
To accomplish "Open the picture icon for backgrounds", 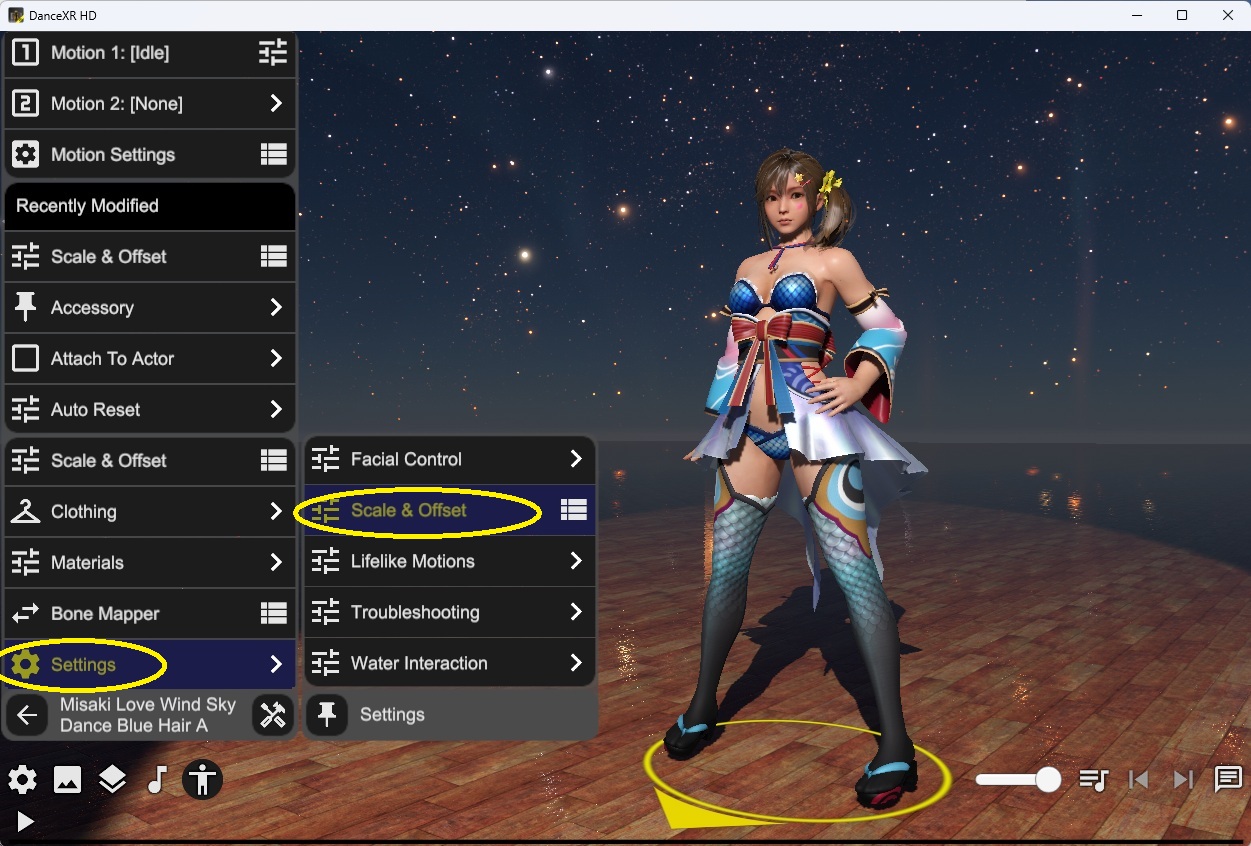I will [67, 780].
